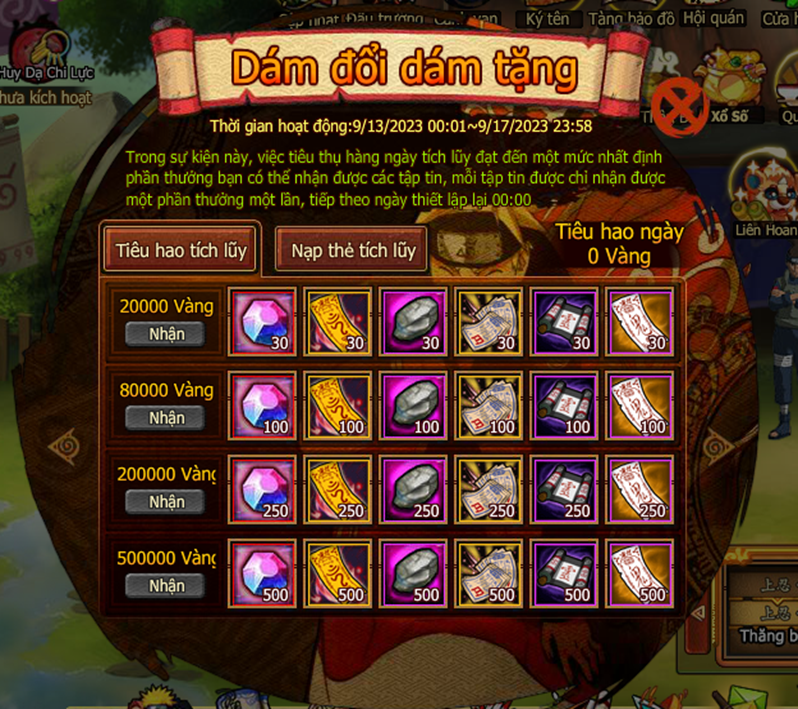798x709 pixels.
Task: Select the gem reward in 20000 Vàng row
Action: click(262, 322)
